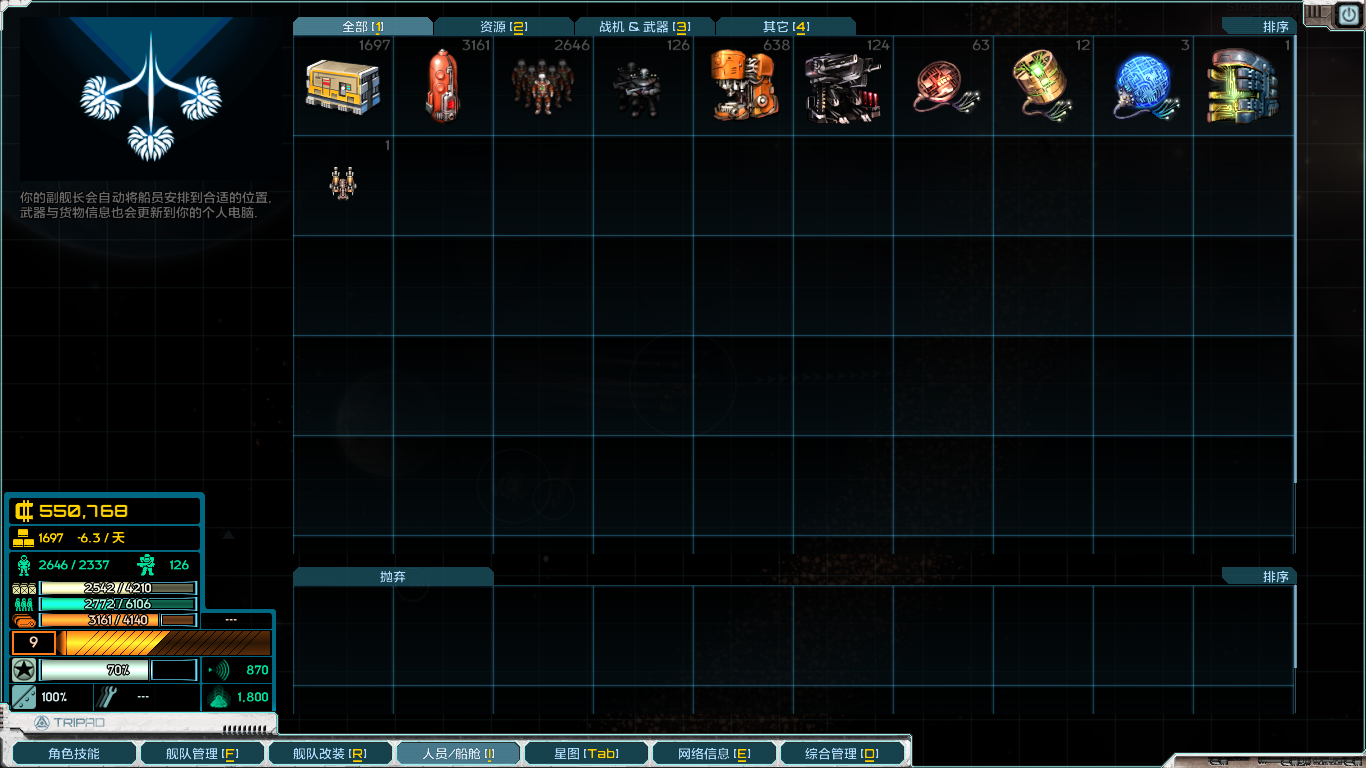Select the yellow supply crate item (1697)
This screenshot has width=1366, height=768.
[341, 87]
